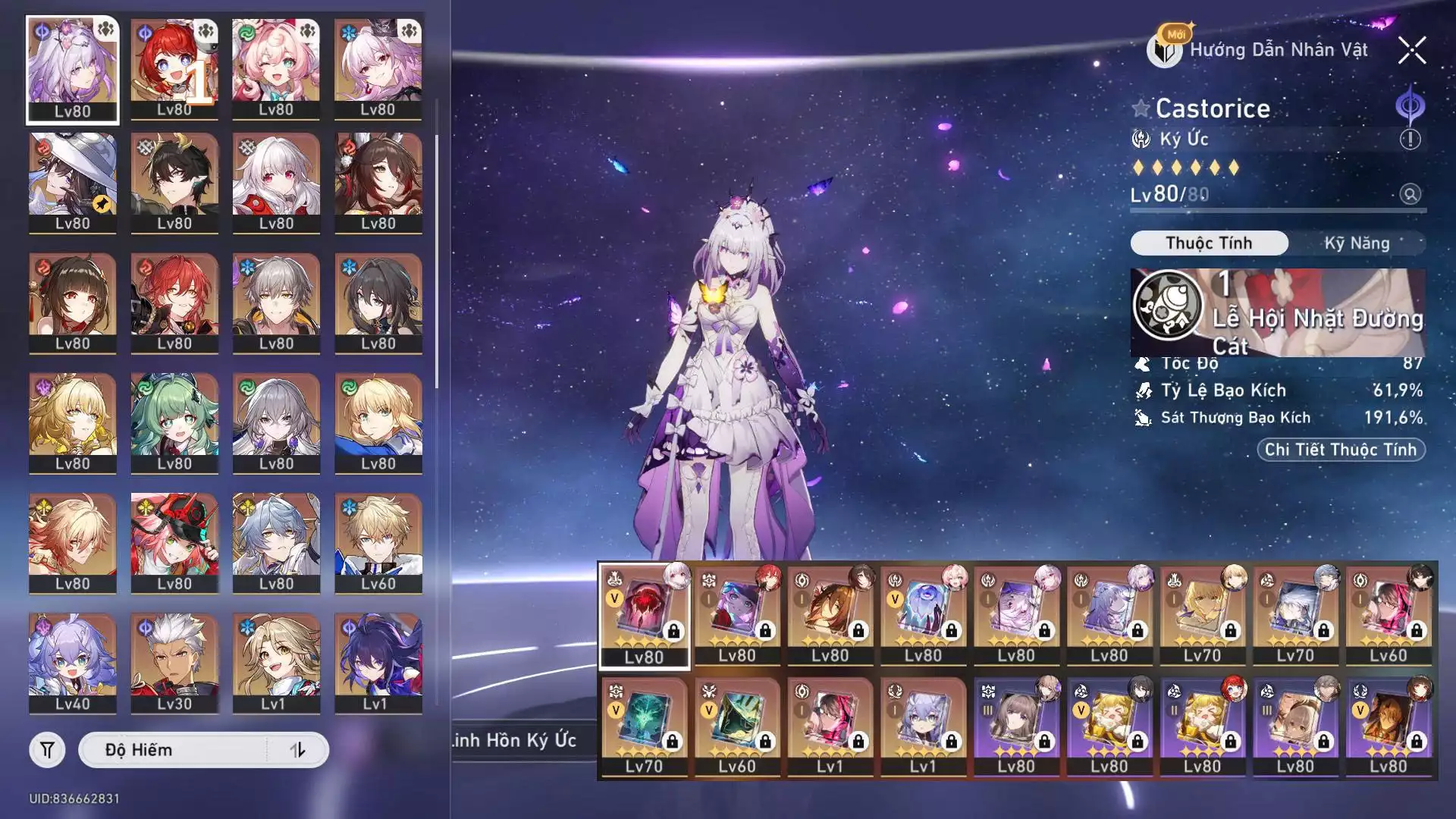Select the Thuộc Tính tab
Viewport: 1456px width, 819px height.
point(1209,243)
